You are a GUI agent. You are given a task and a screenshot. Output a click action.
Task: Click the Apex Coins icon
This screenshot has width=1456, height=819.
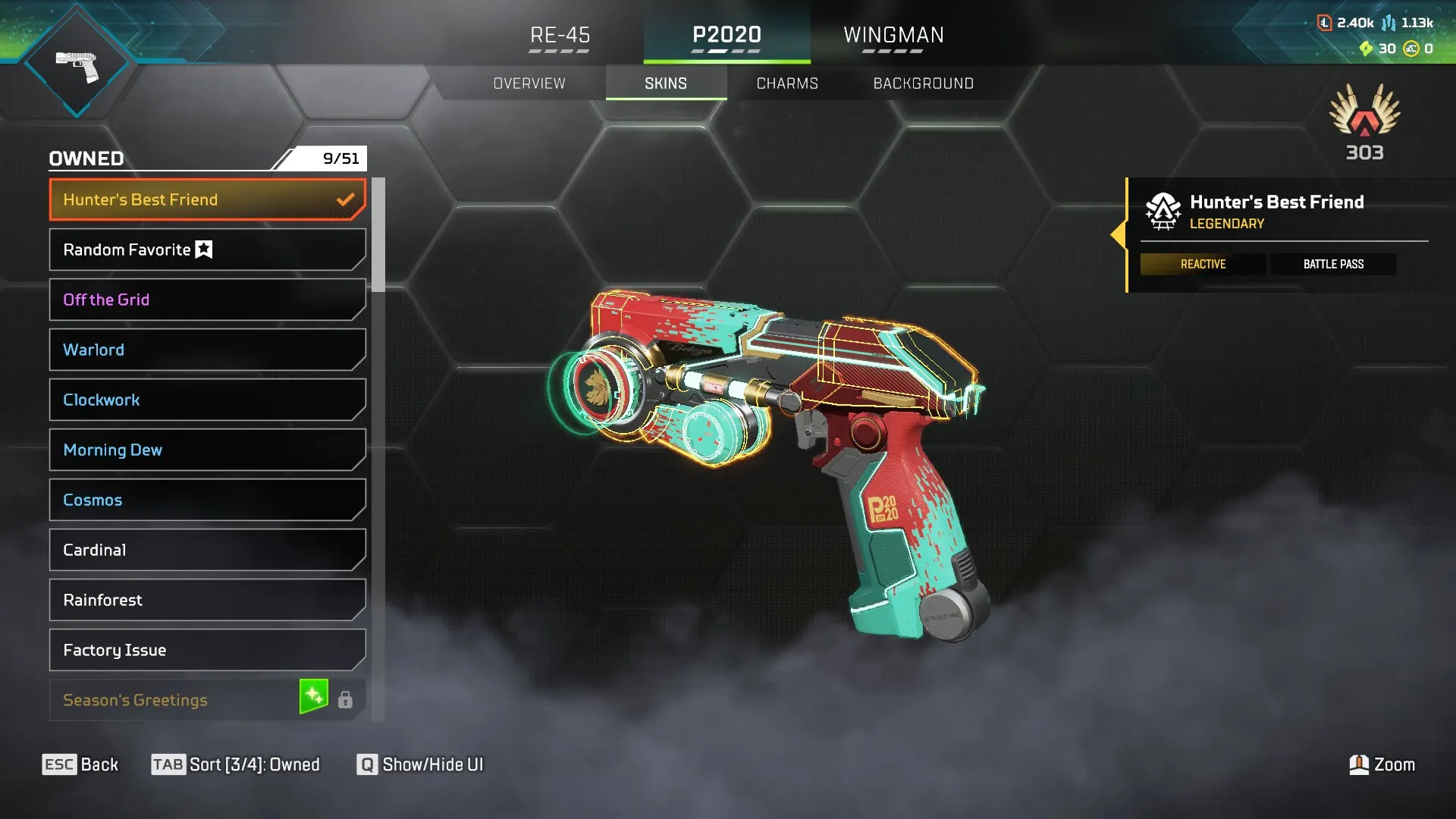[x=1411, y=49]
